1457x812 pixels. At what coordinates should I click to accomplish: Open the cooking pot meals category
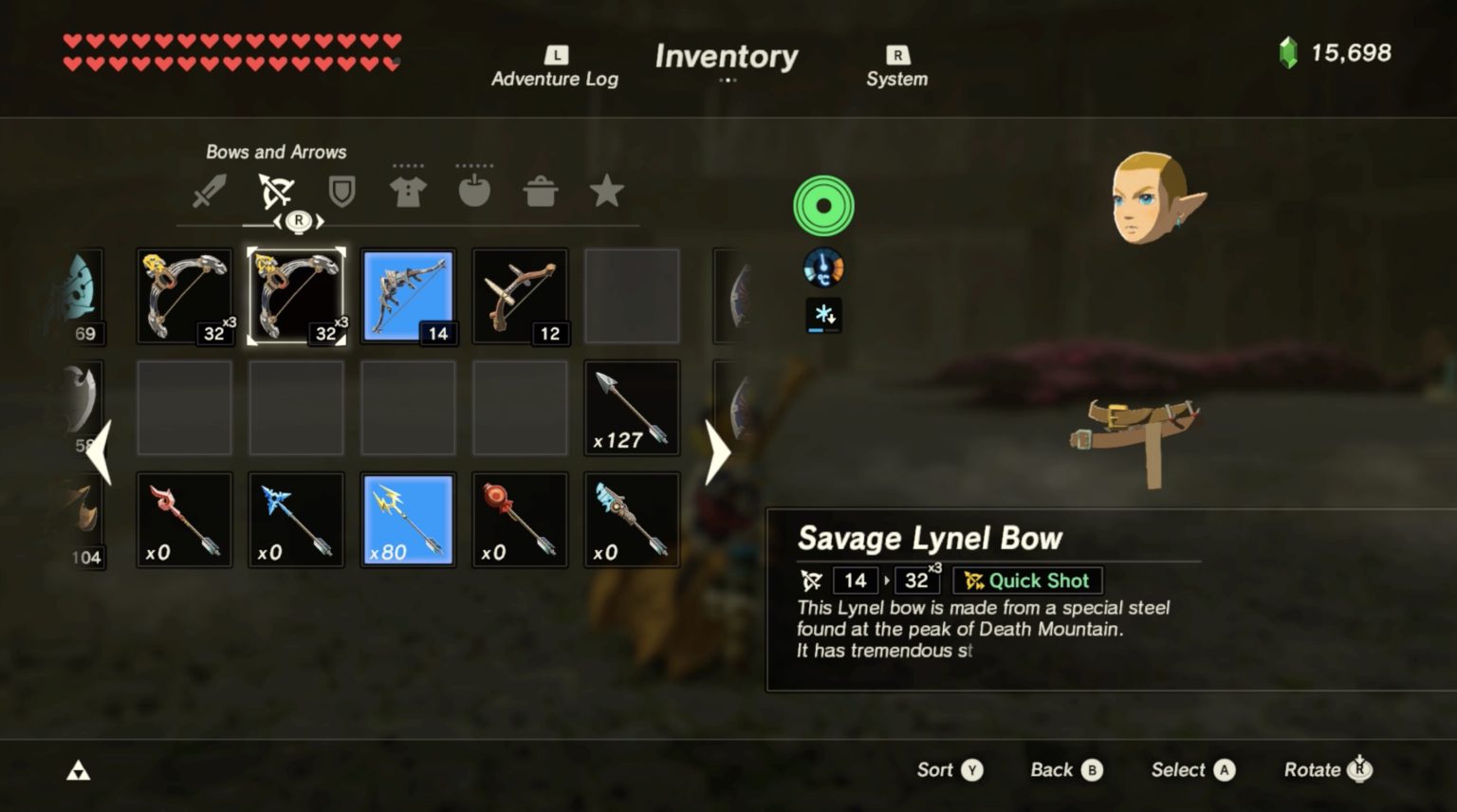(541, 191)
